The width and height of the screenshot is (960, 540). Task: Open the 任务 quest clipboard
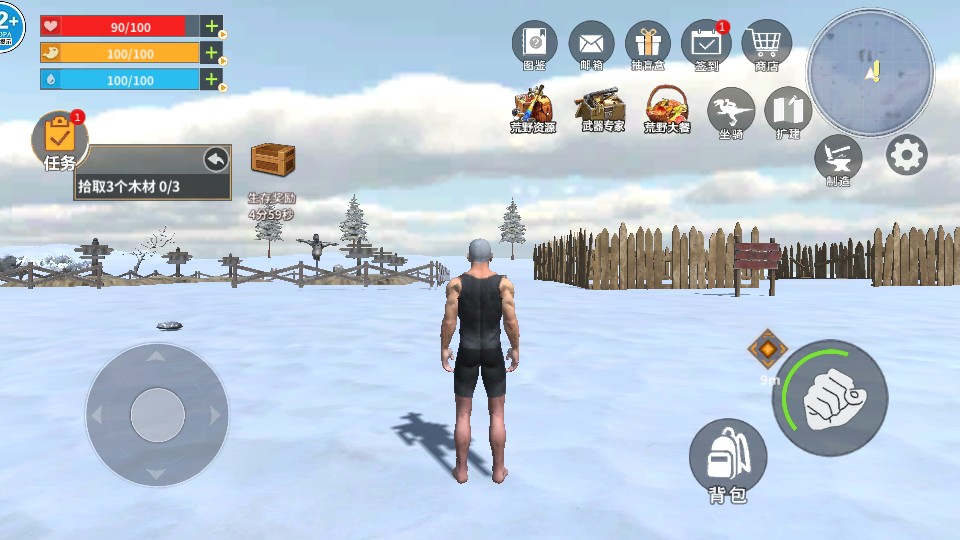60,139
